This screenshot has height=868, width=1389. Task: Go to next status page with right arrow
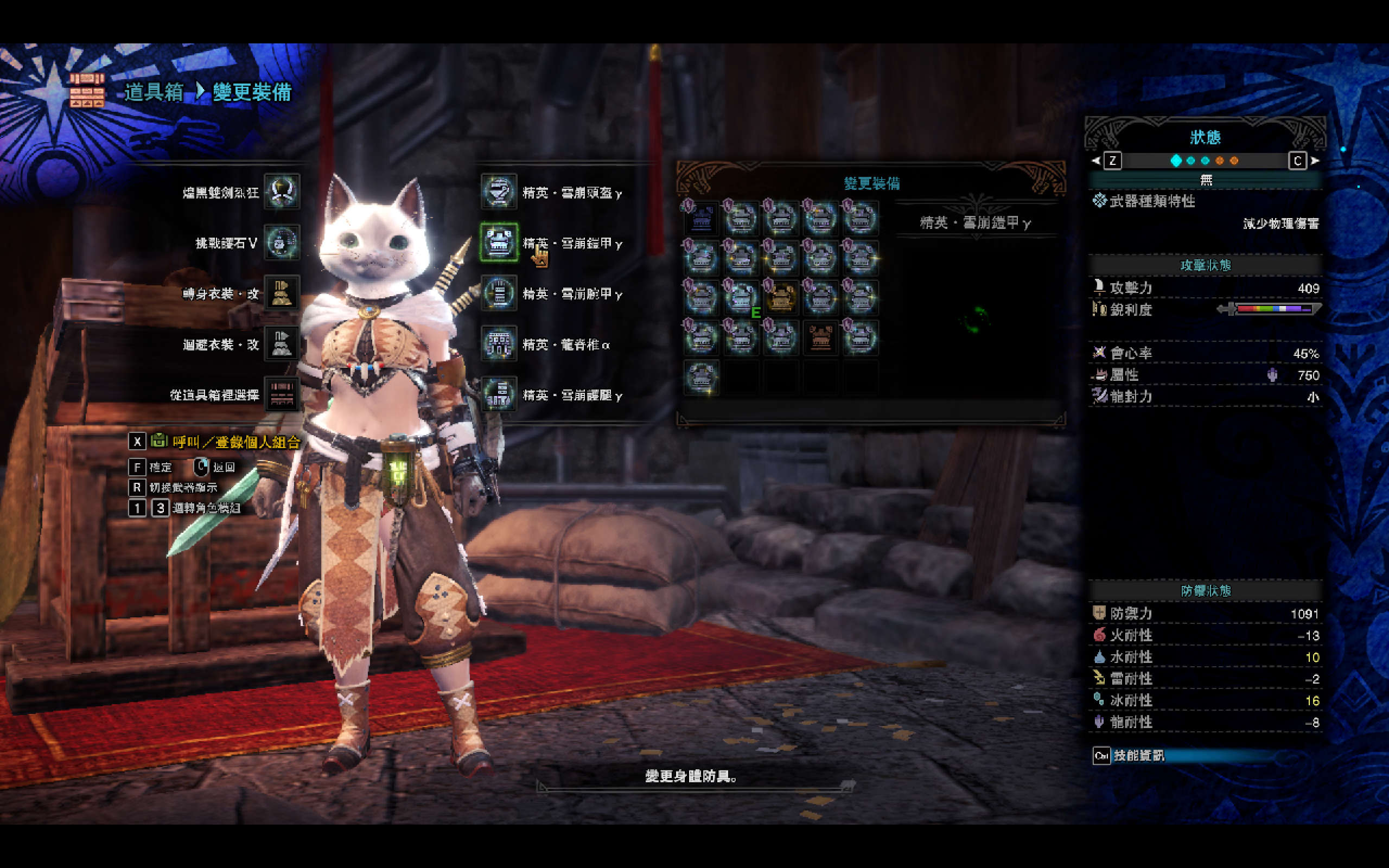coord(1315,161)
